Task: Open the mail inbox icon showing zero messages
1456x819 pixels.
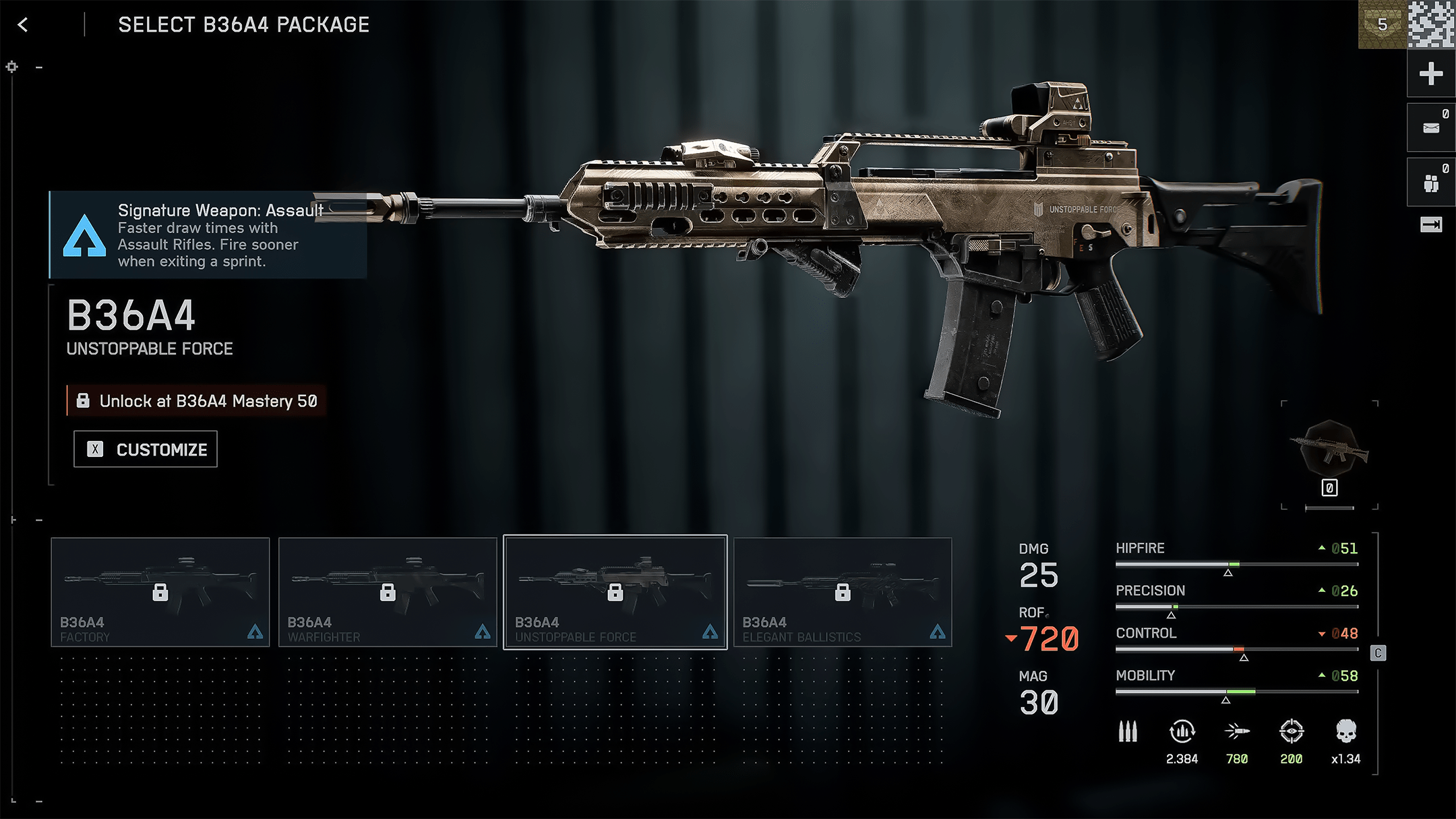Action: pos(1430,126)
